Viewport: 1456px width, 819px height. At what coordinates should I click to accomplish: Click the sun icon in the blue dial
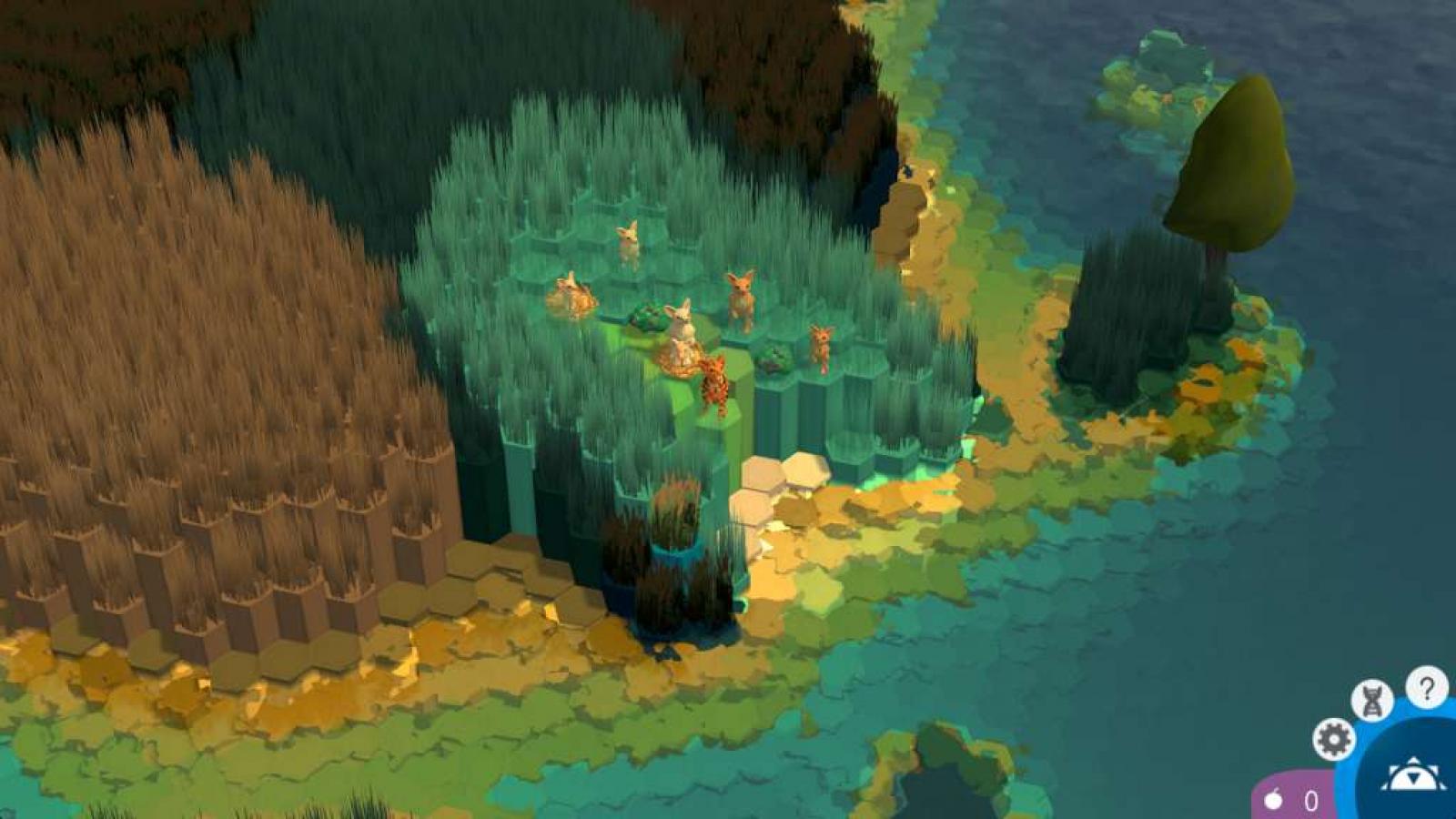click(1412, 775)
